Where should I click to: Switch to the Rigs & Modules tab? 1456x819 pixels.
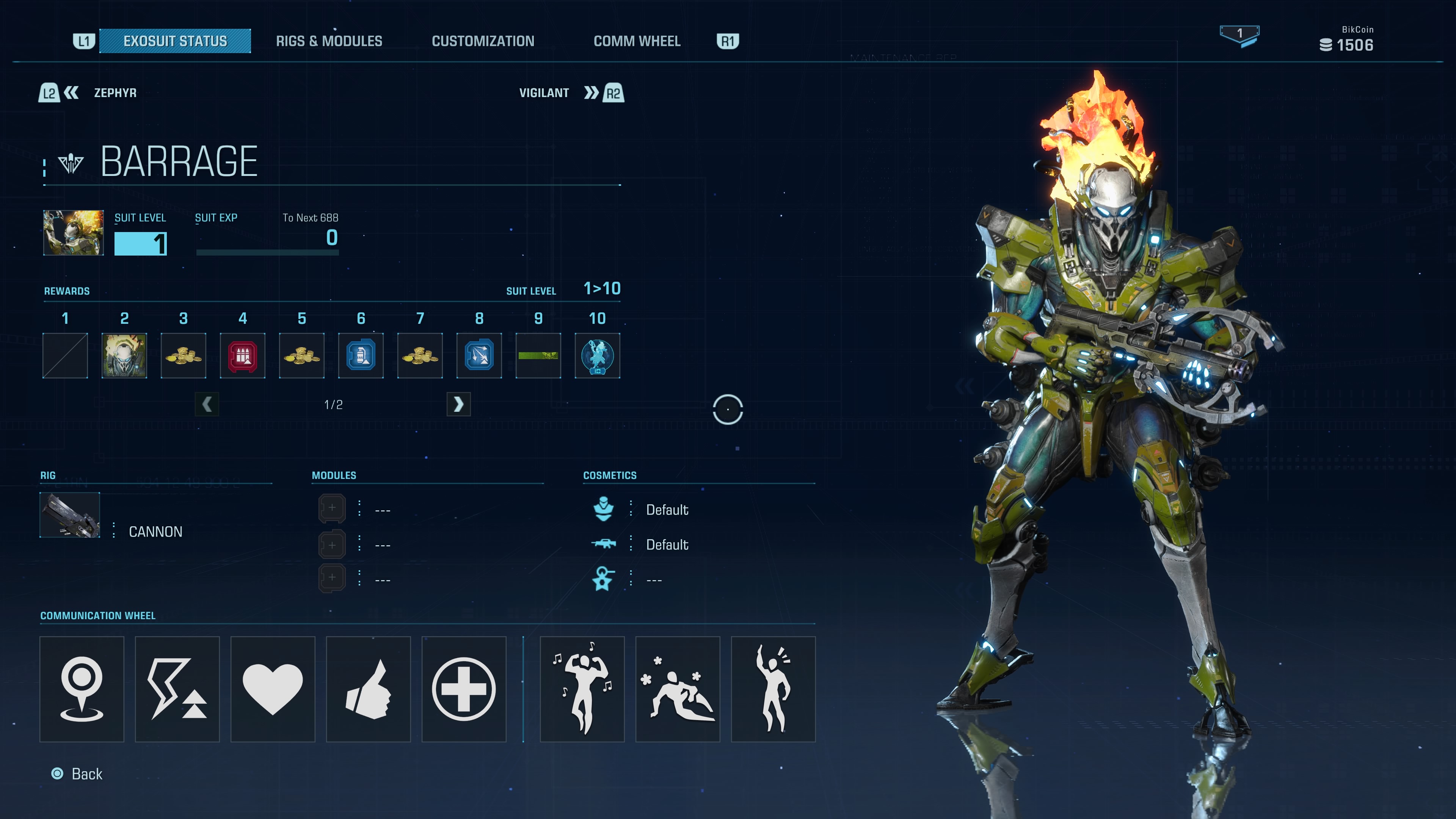pyautogui.click(x=329, y=41)
